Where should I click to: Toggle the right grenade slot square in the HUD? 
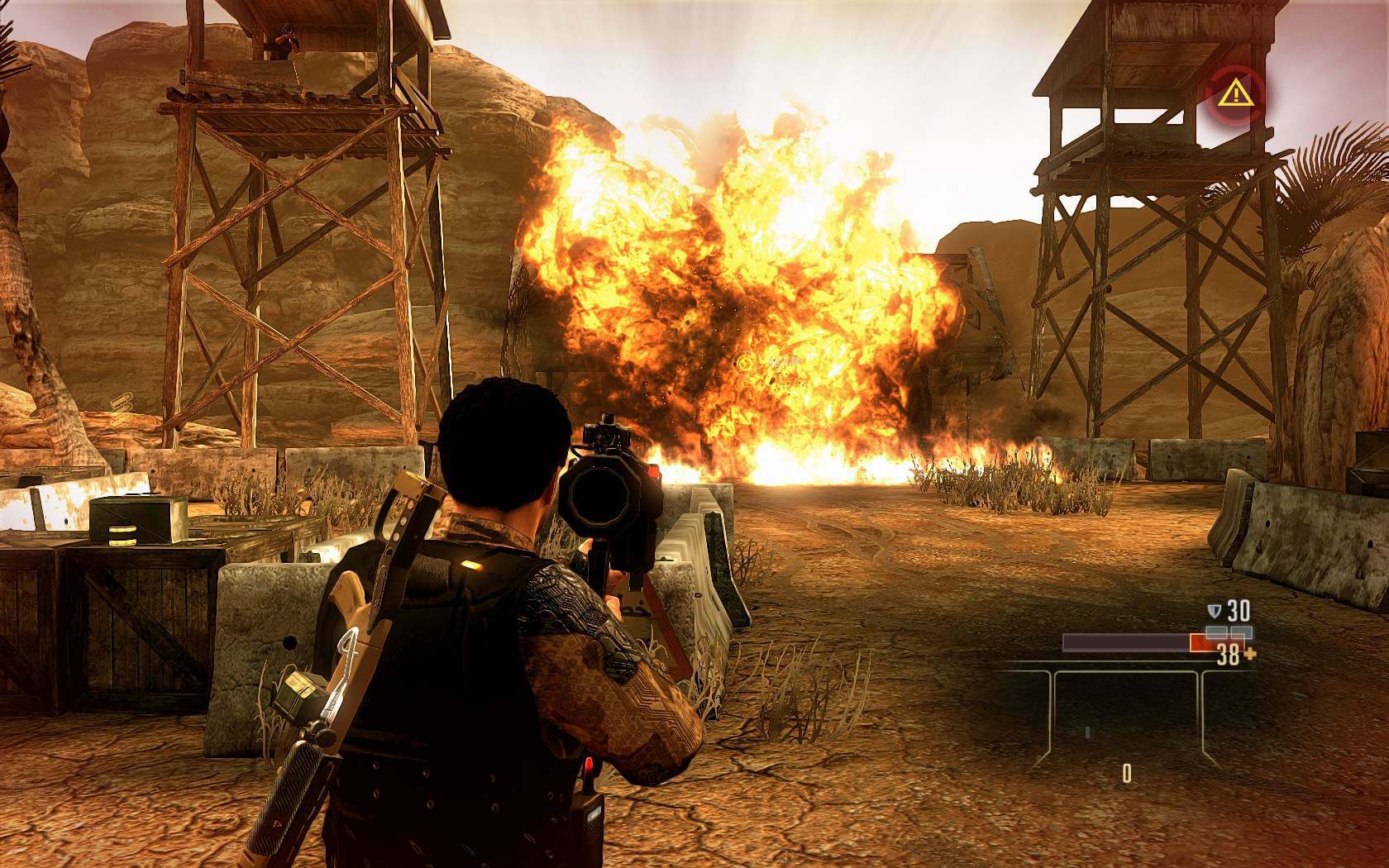1242,632
